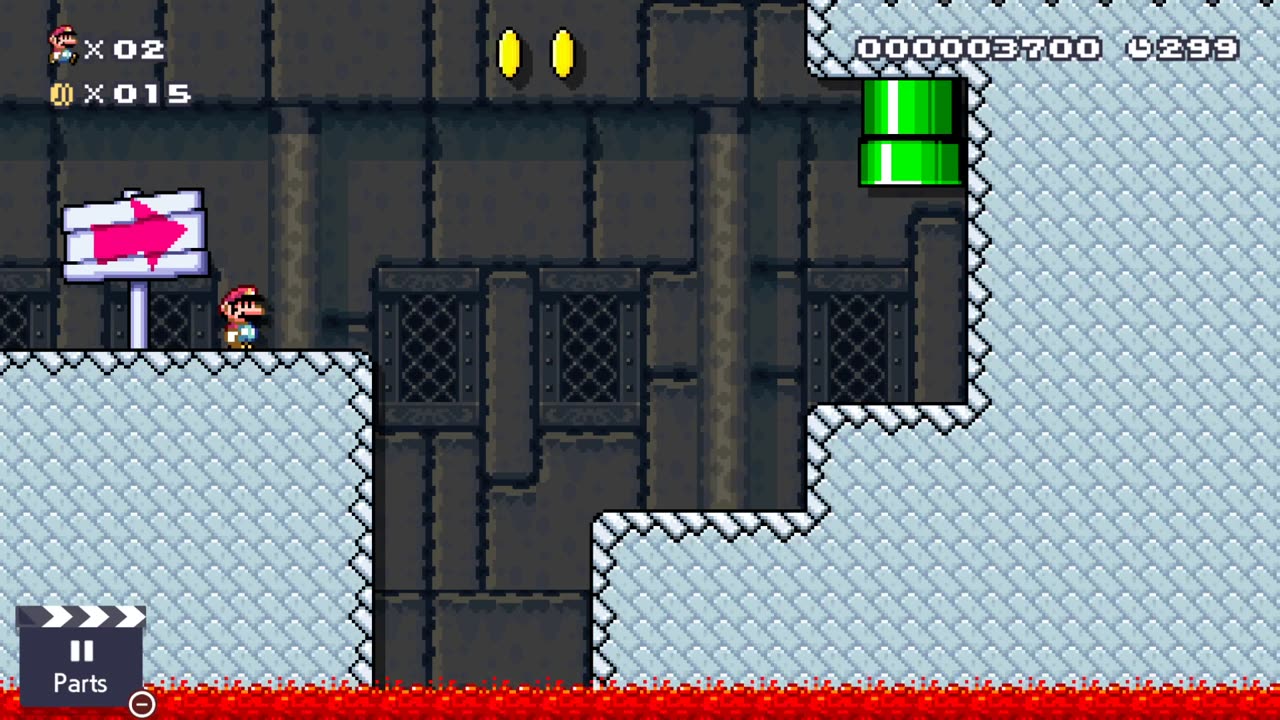Viewport: 1280px width, 720px height.
Task: Click the lava at the screen bottom
Action: click(x=640, y=705)
